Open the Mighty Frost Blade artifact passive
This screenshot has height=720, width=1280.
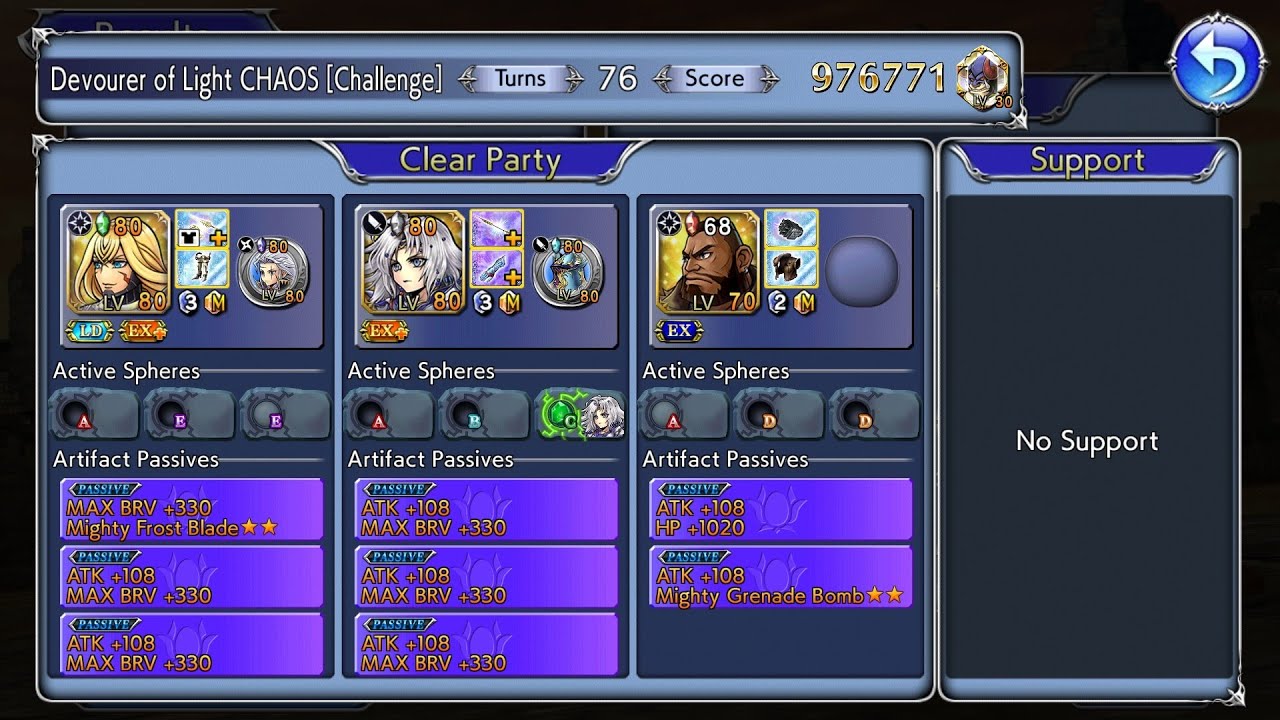[x=192, y=510]
